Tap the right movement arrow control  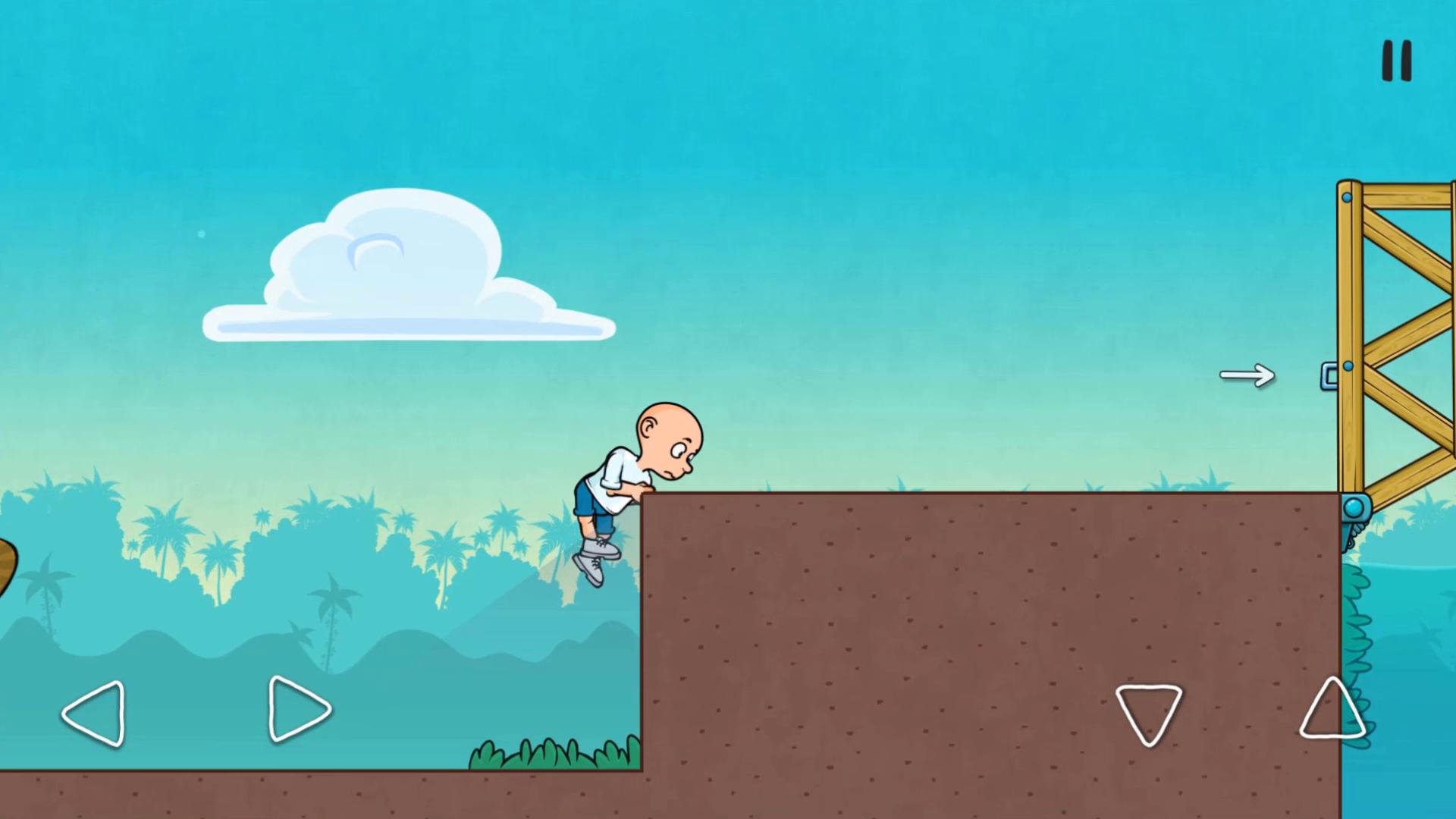[299, 711]
